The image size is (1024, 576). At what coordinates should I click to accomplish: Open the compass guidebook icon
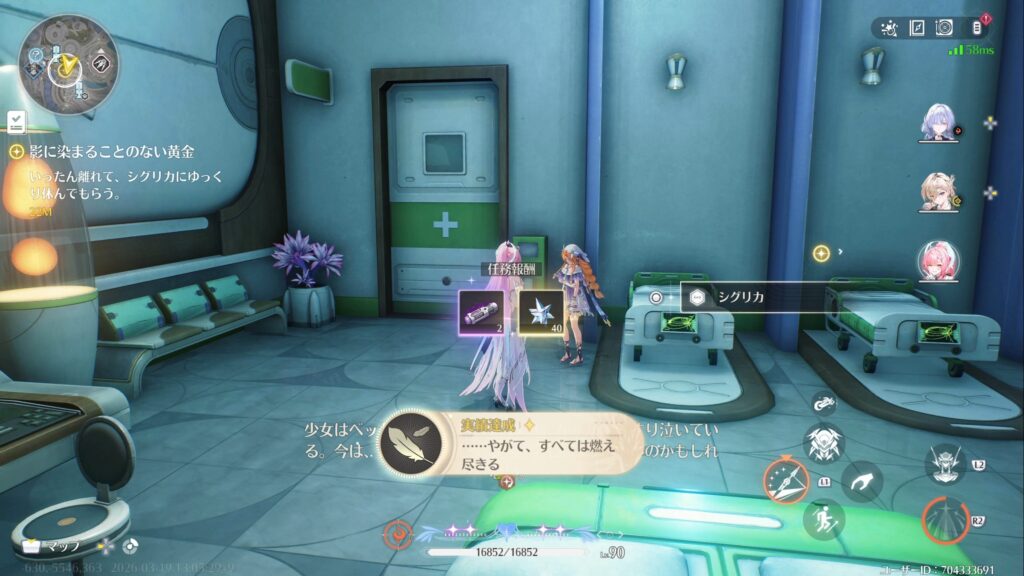(x=916, y=28)
